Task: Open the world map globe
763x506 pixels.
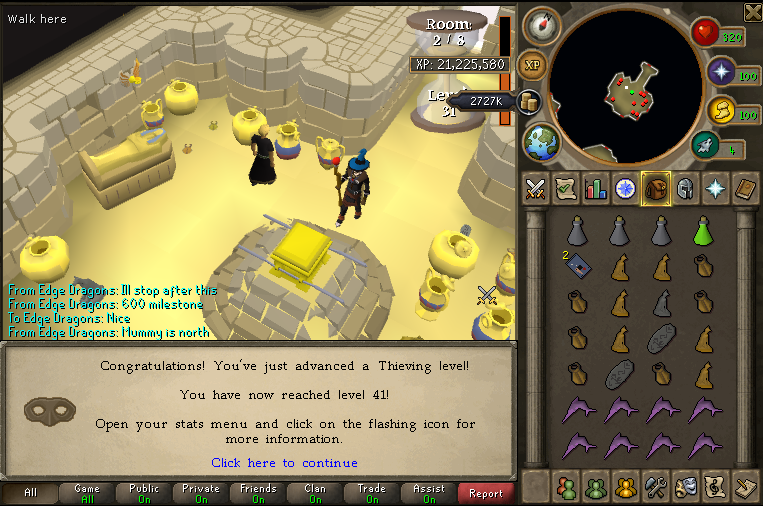Action: pyautogui.click(x=539, y=141)
